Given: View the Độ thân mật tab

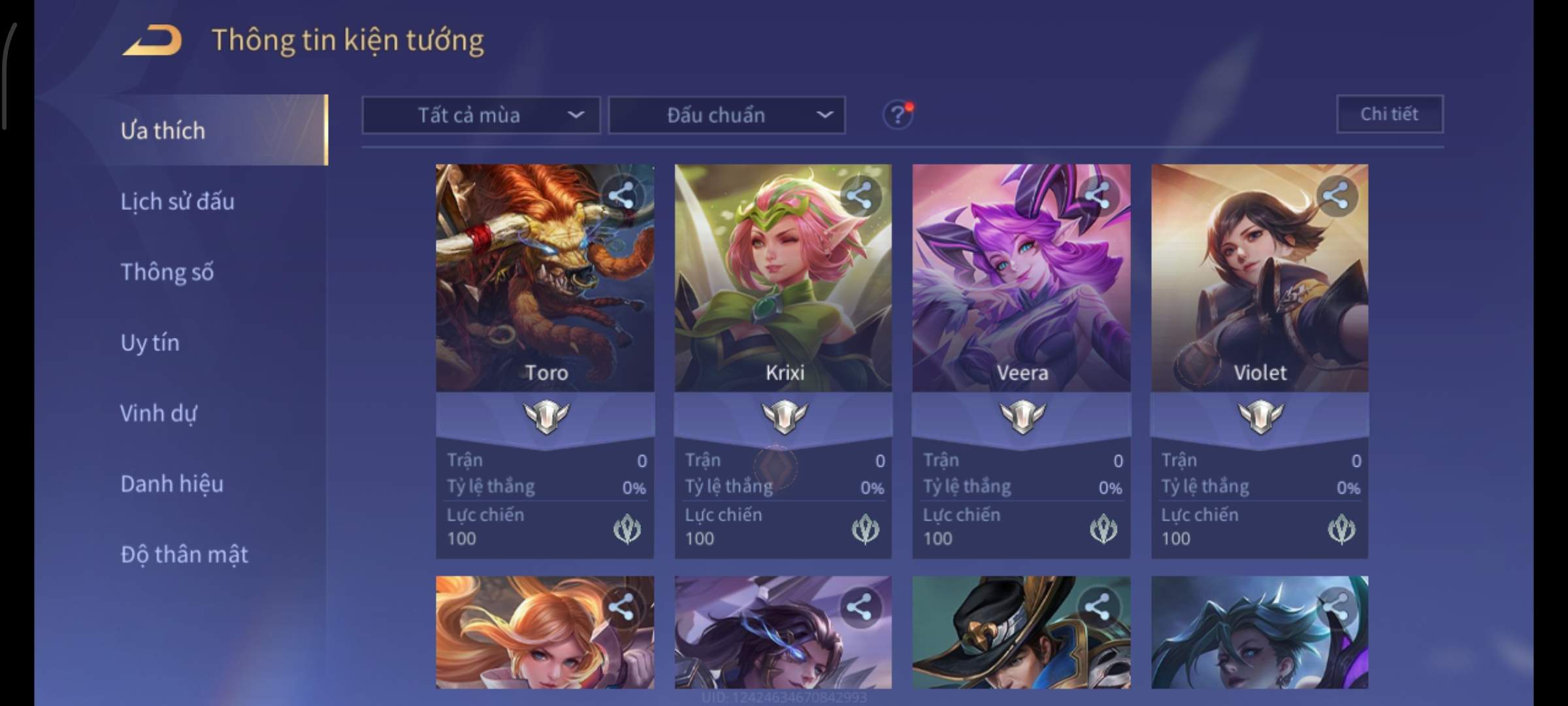Looking at the screenshot, I should tap(184, 554).
